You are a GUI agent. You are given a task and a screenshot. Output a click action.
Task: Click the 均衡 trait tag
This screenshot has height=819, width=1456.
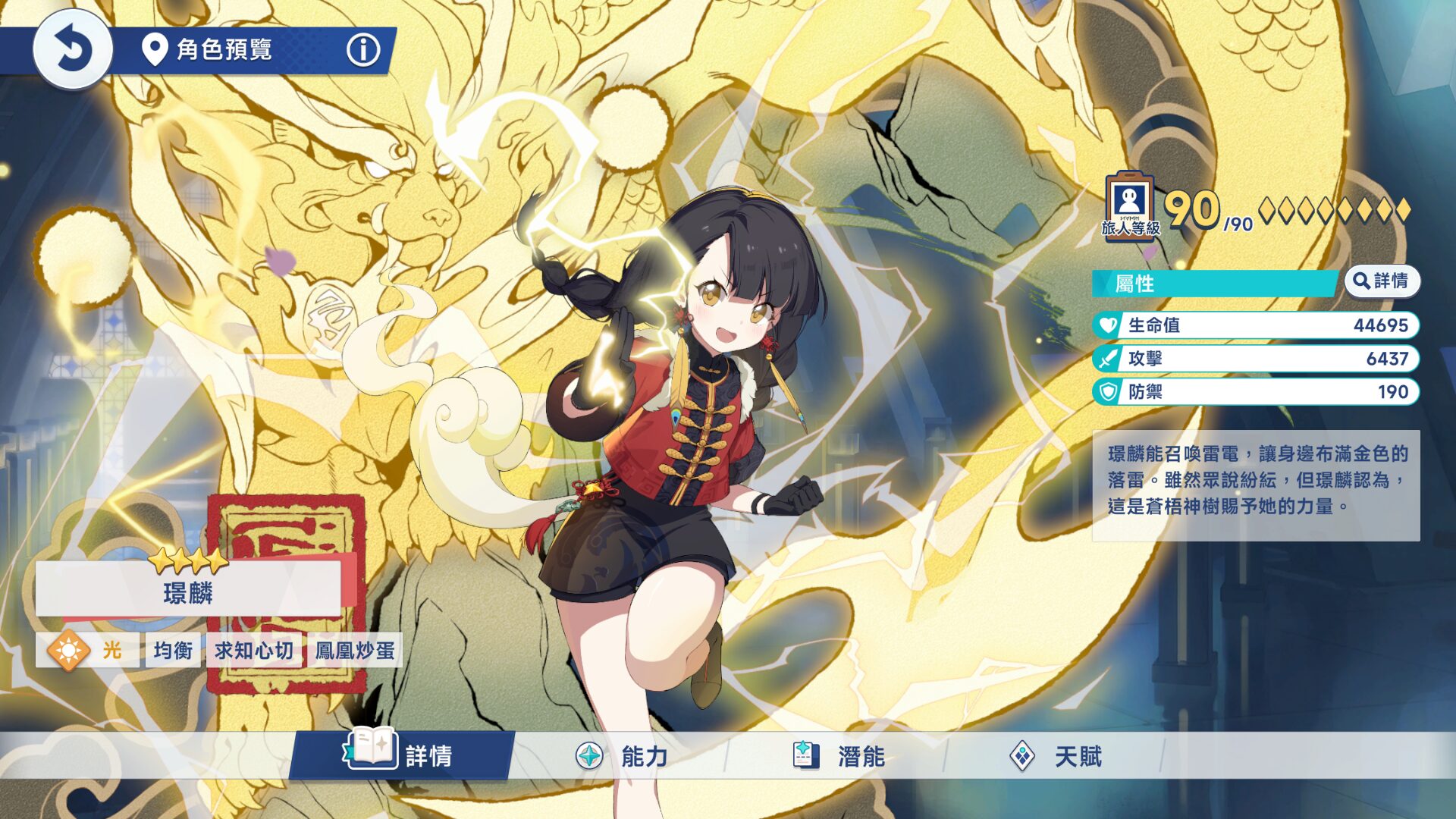[174, 651]
